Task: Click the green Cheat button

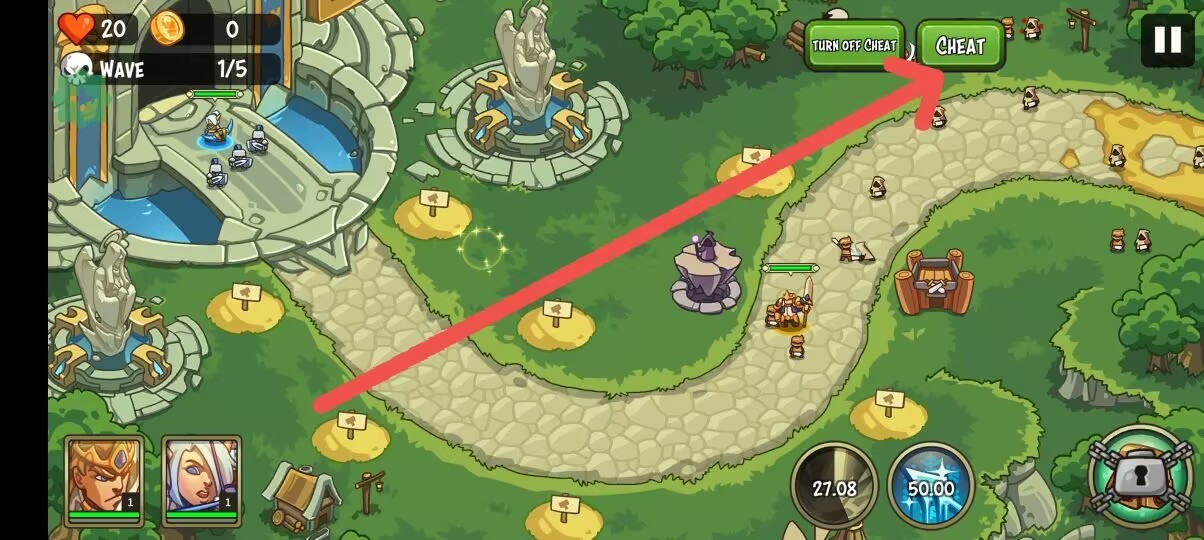Action: click(960, 46)
